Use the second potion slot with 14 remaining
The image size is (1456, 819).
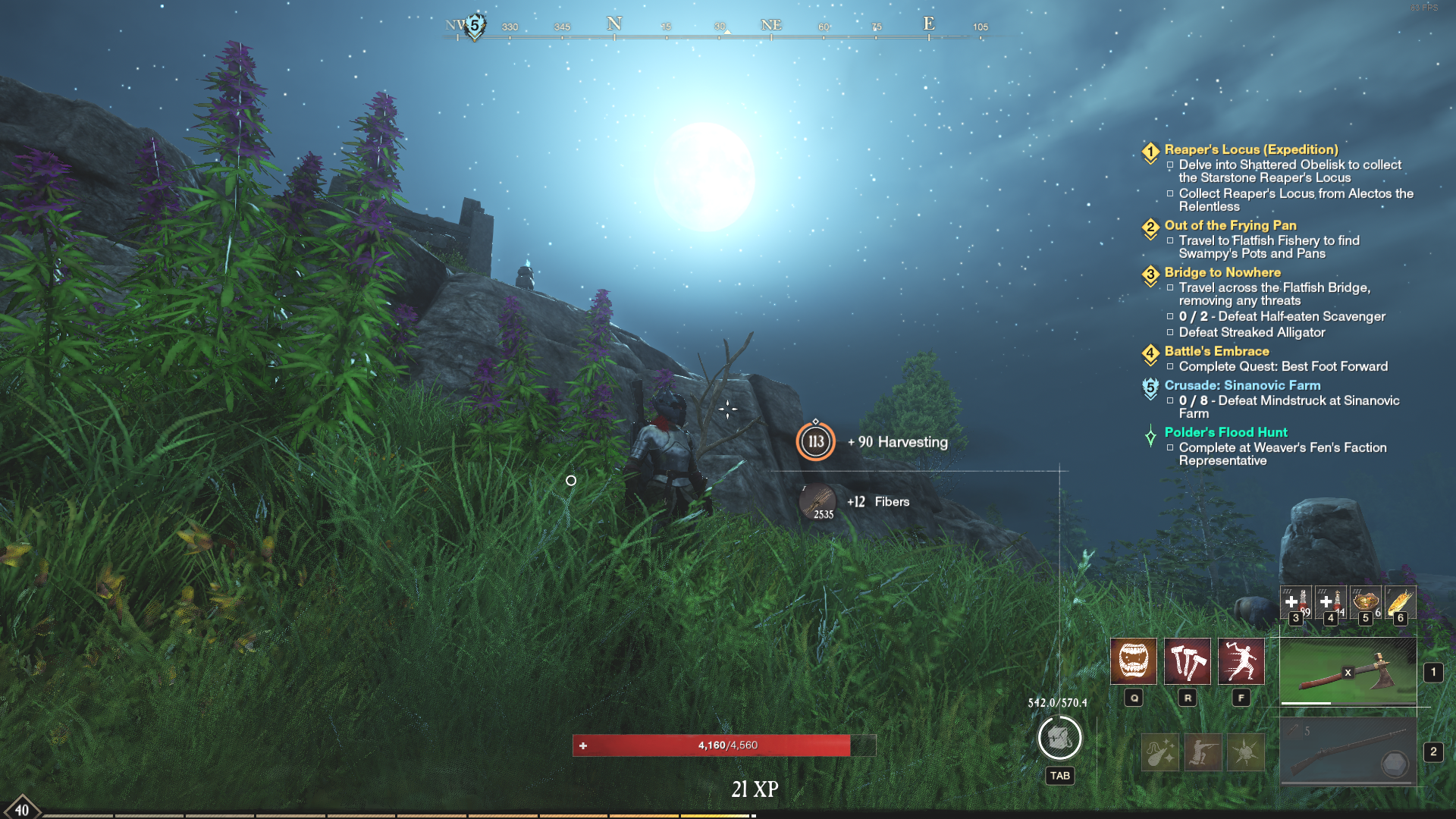point(1330,602)
